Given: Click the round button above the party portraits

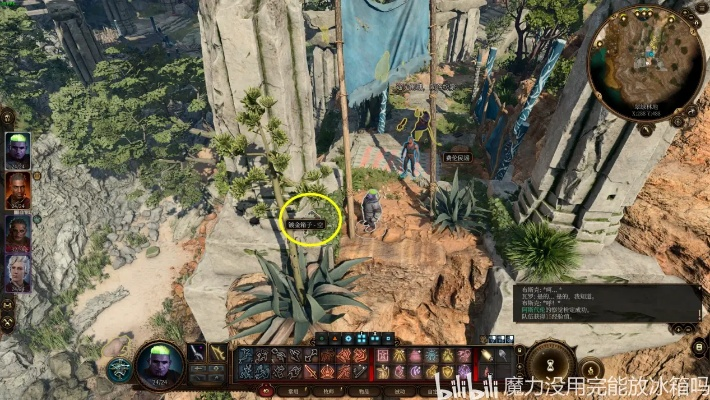Looking at the screenshot, I should click(8, 117).
